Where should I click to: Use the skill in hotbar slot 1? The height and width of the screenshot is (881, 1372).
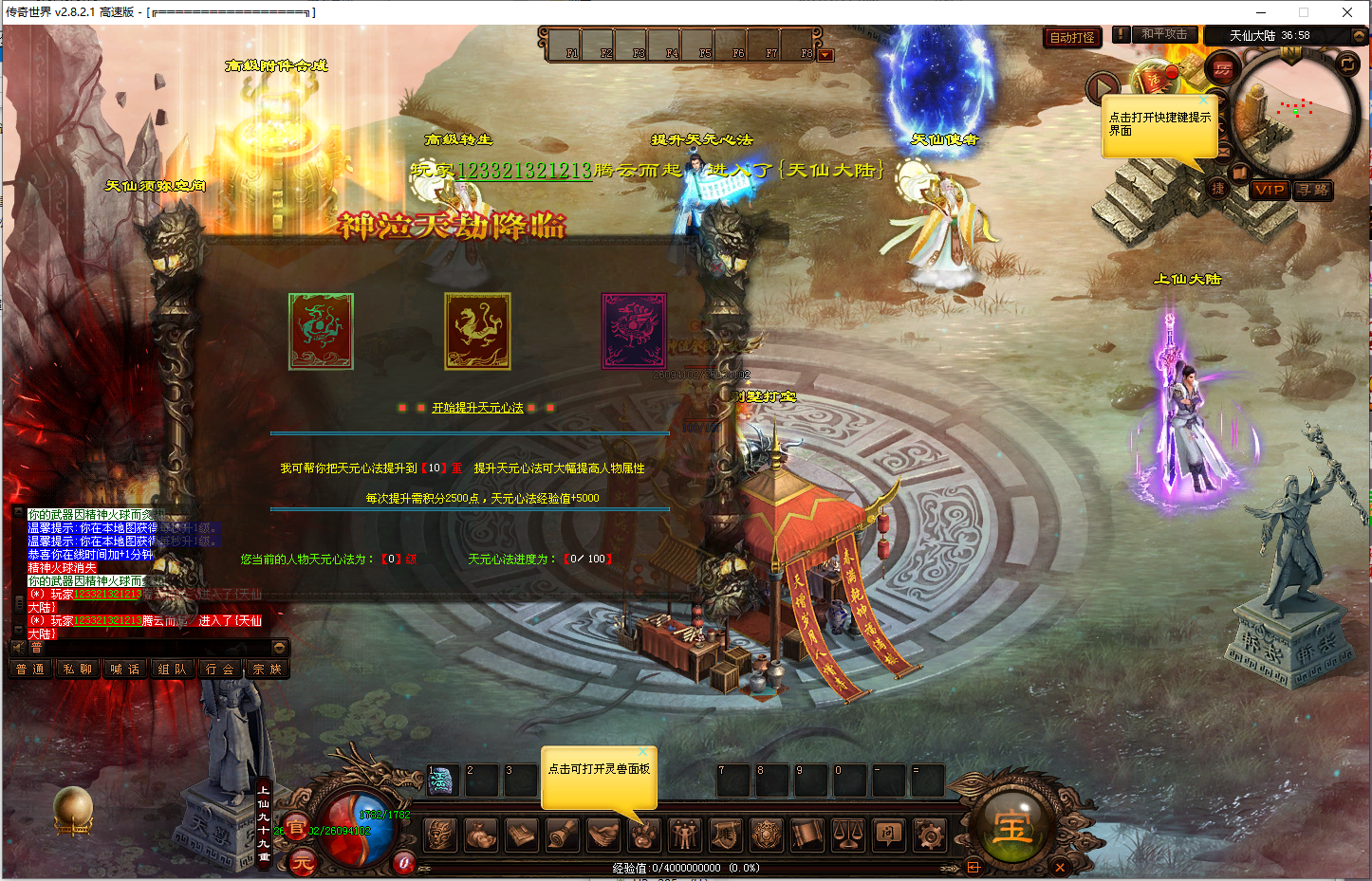441,780
